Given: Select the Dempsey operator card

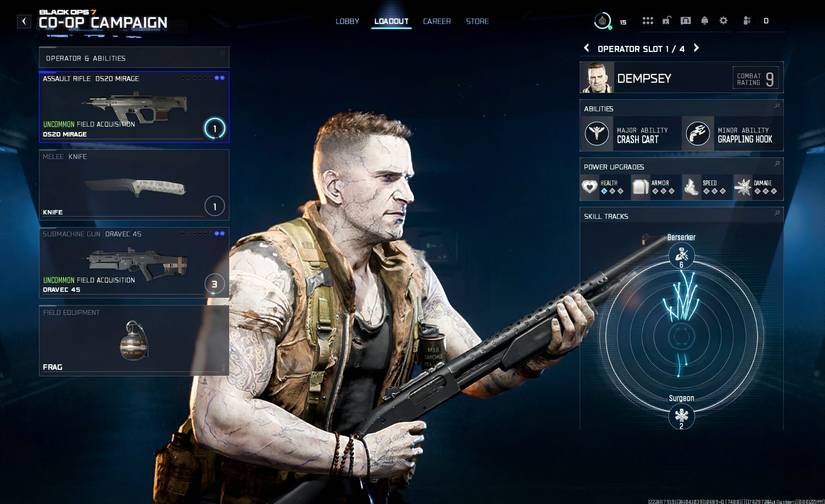Looking at the screenshot, I should 680,78.
